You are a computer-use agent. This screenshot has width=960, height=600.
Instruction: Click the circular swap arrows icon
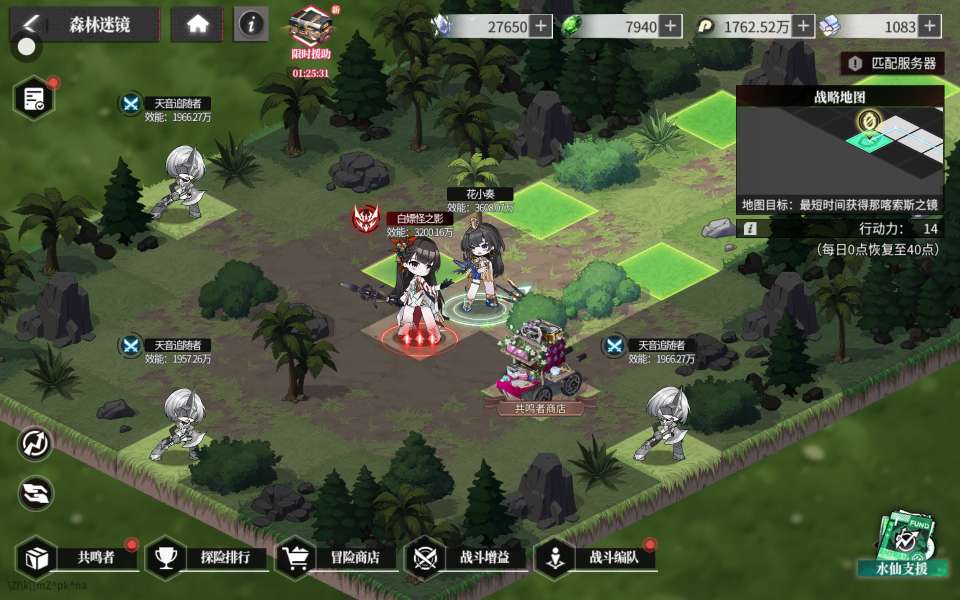pos(35,444)
